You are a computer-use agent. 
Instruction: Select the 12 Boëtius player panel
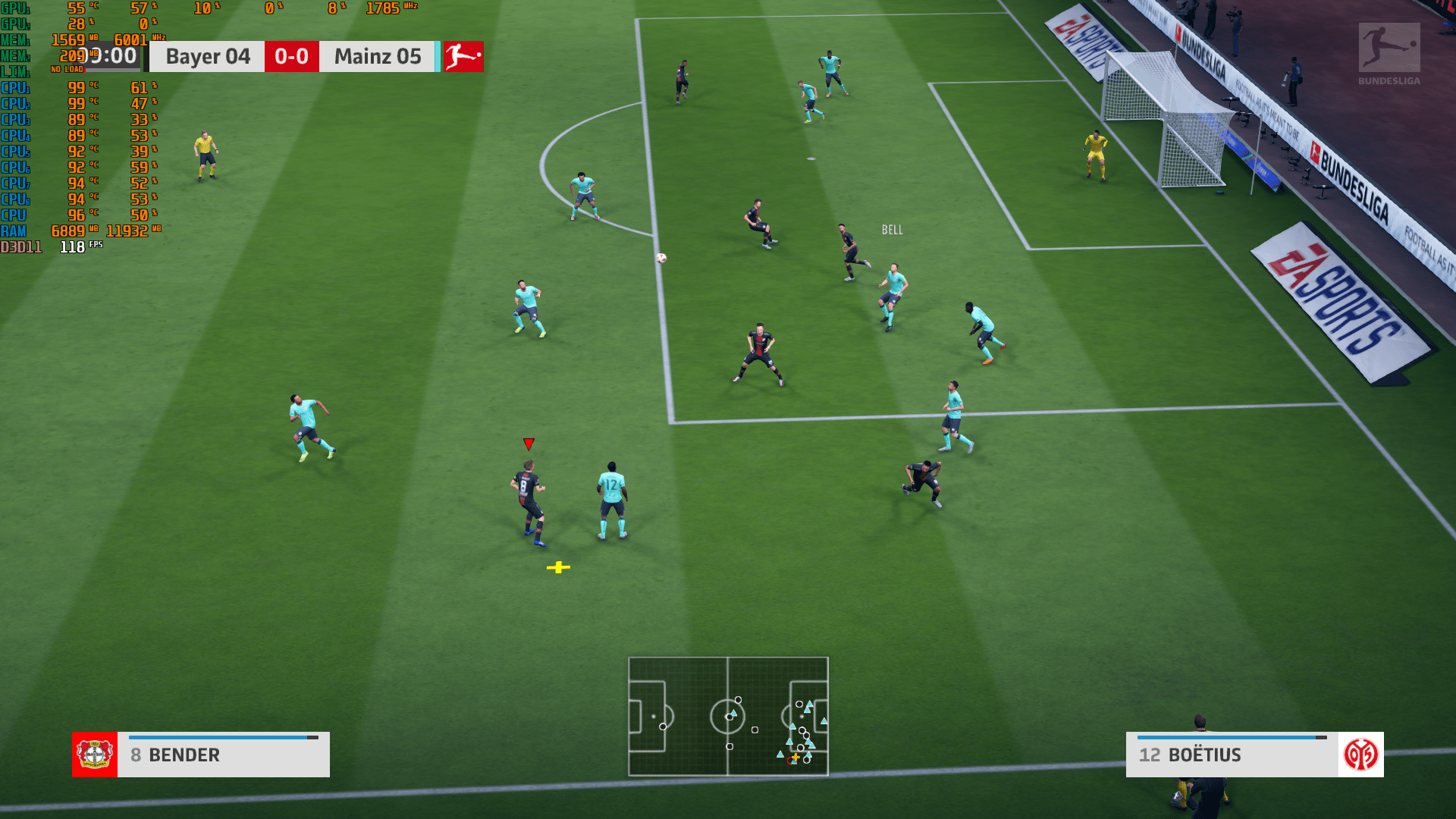[1232, 755]
